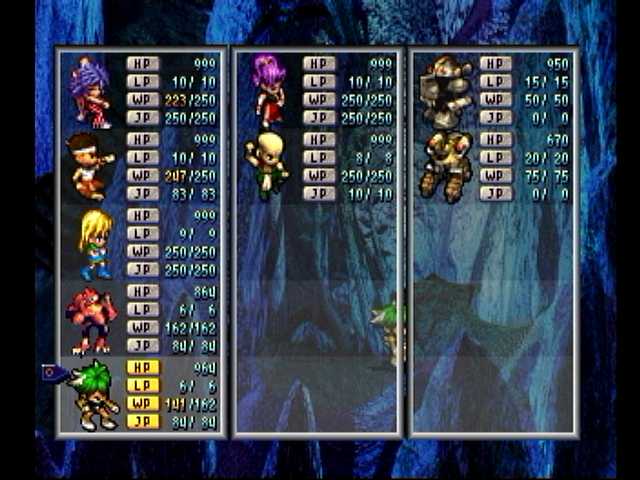Image resolution: width=640 pixels, height=480 pixels.
Task: Choose the headband-wearing martial artist
Action: pos(90,165)
